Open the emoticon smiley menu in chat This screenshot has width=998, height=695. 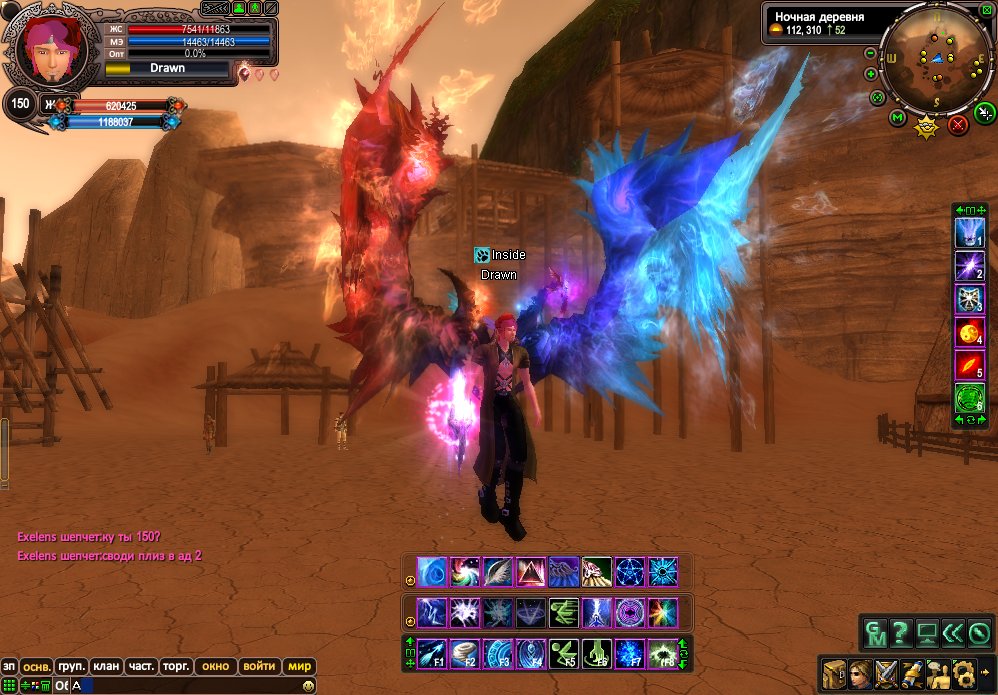(x=309, y=685)
